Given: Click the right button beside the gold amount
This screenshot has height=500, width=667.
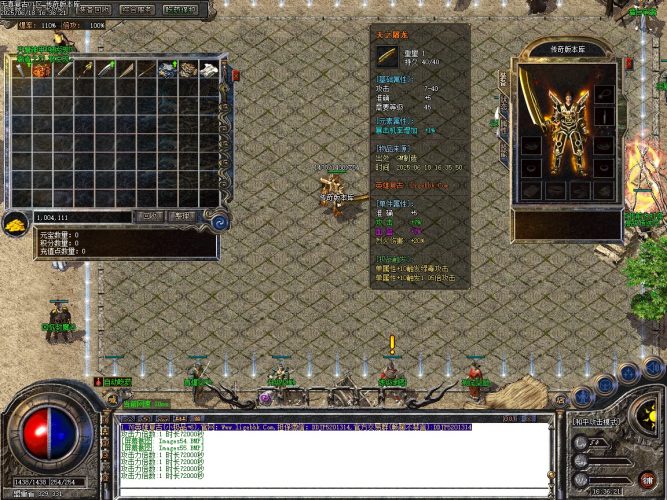Looking at the screenshot, I should pyautogui.click(x=181, y=216).
